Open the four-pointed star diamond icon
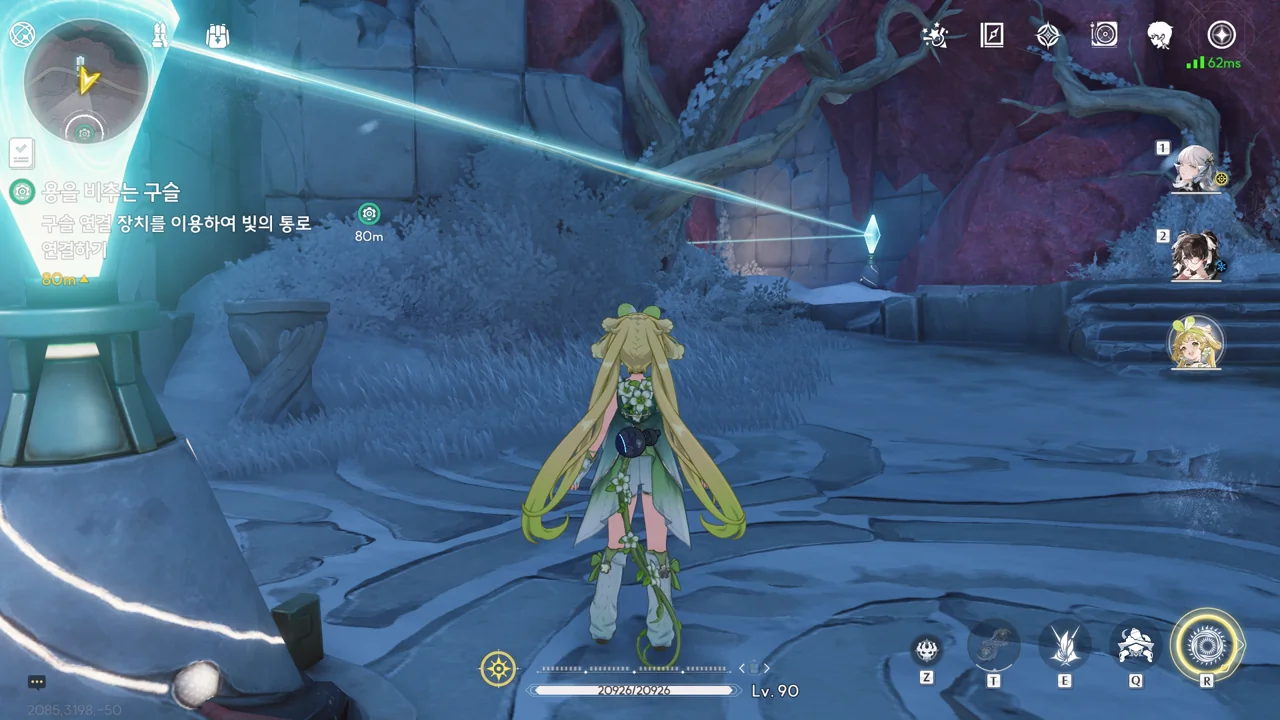This screenshot has height=720, width=1280. point(1047,36)
